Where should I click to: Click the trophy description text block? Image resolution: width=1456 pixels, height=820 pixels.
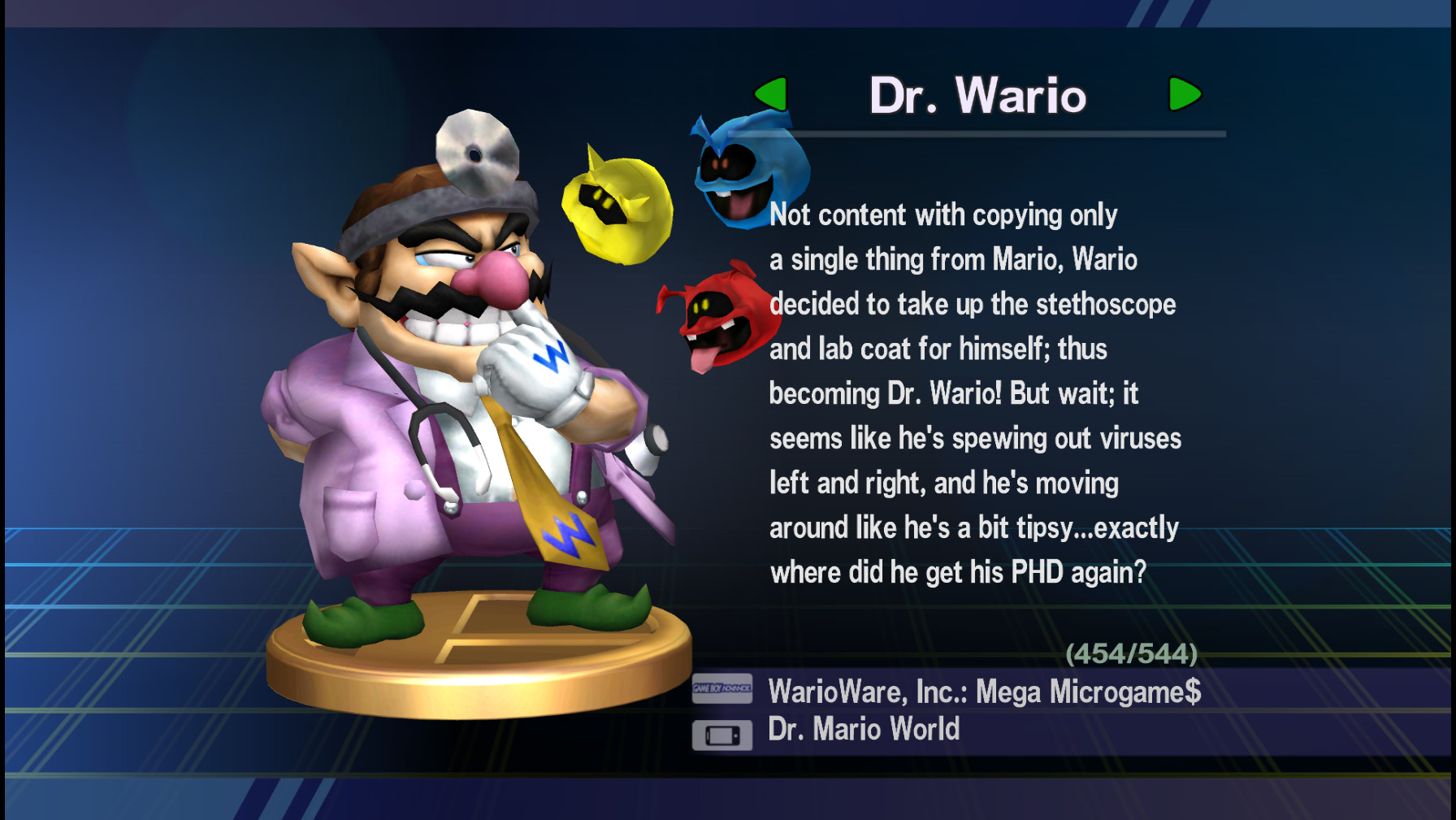click(975, 390)
